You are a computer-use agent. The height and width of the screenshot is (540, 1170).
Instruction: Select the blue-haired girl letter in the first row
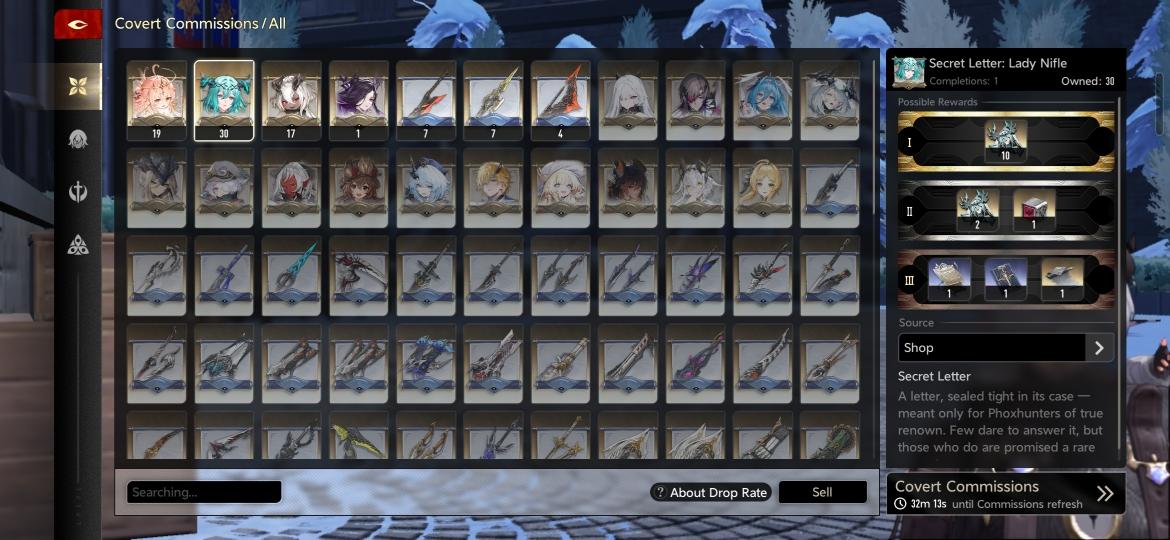pos(762,99)
